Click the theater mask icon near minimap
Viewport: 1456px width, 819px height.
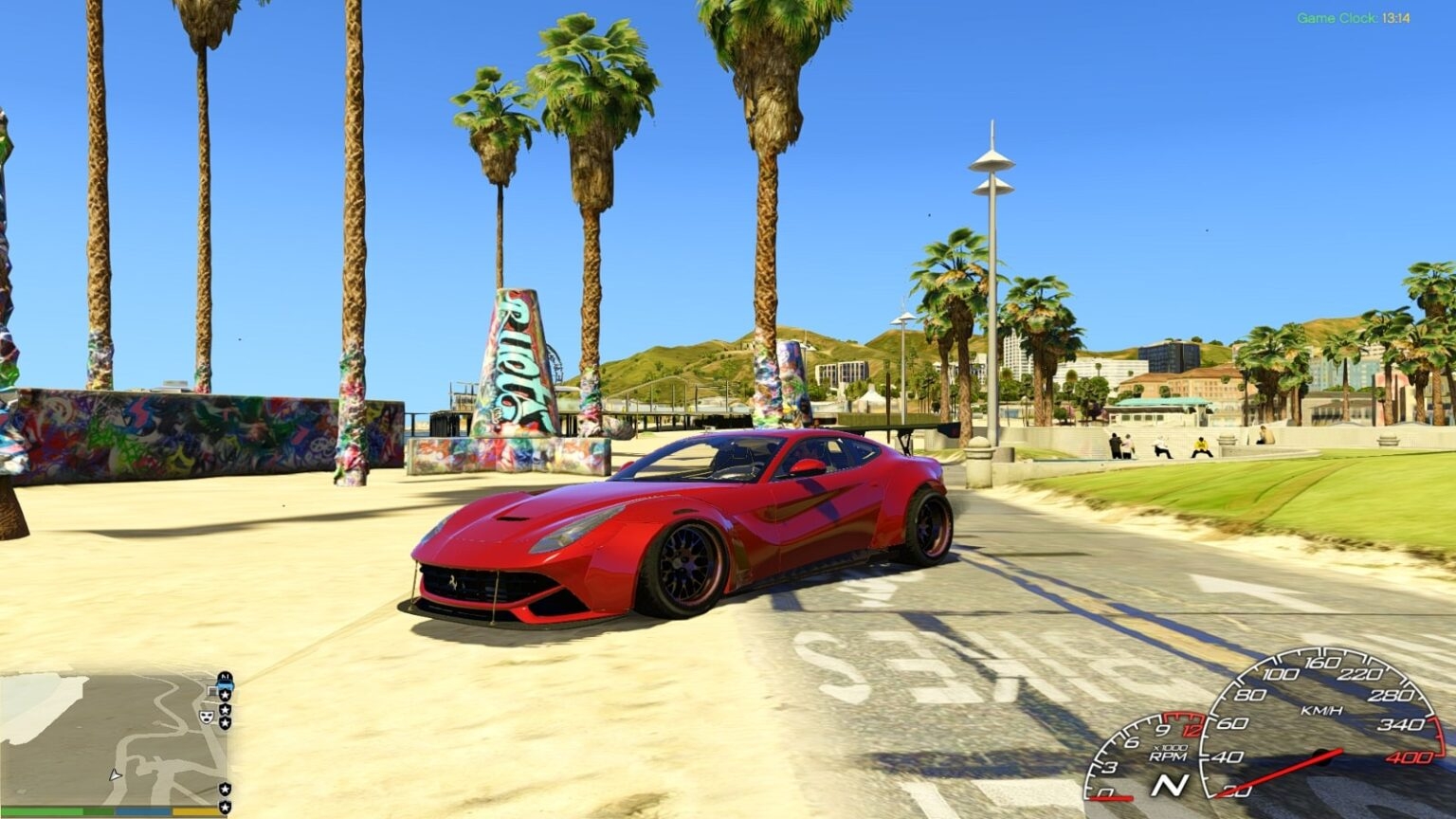tap(207, 718)
